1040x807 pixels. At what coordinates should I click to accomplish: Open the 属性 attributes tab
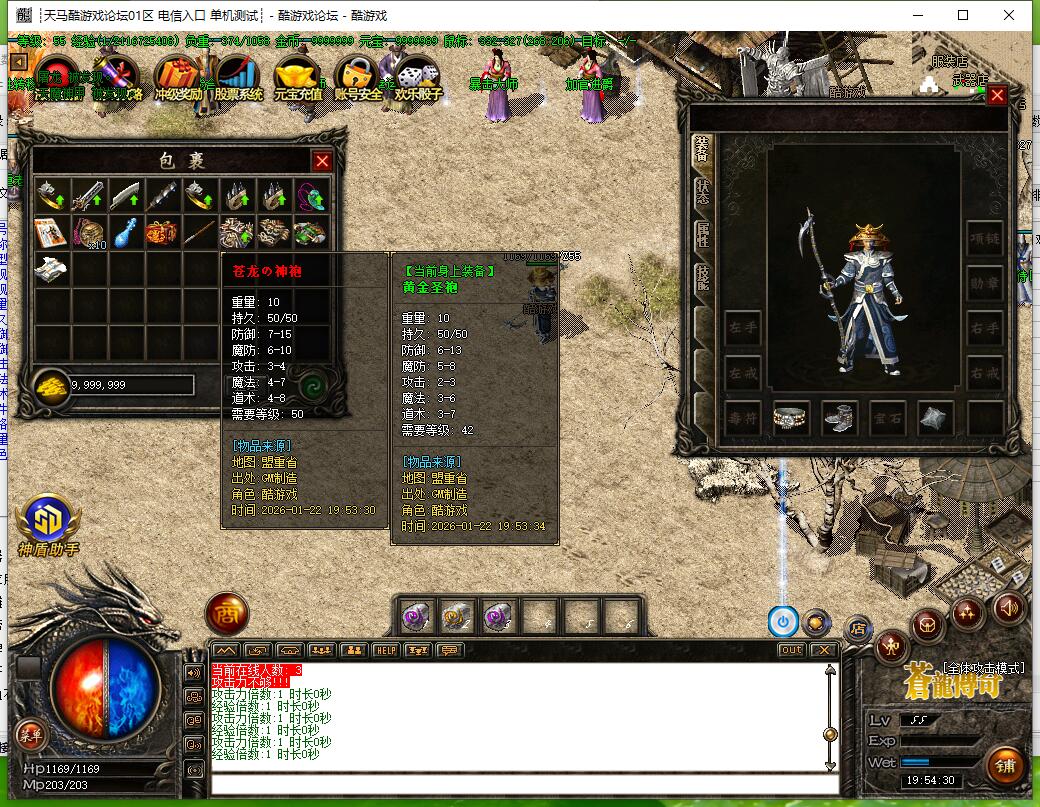(x=702, y=235)
